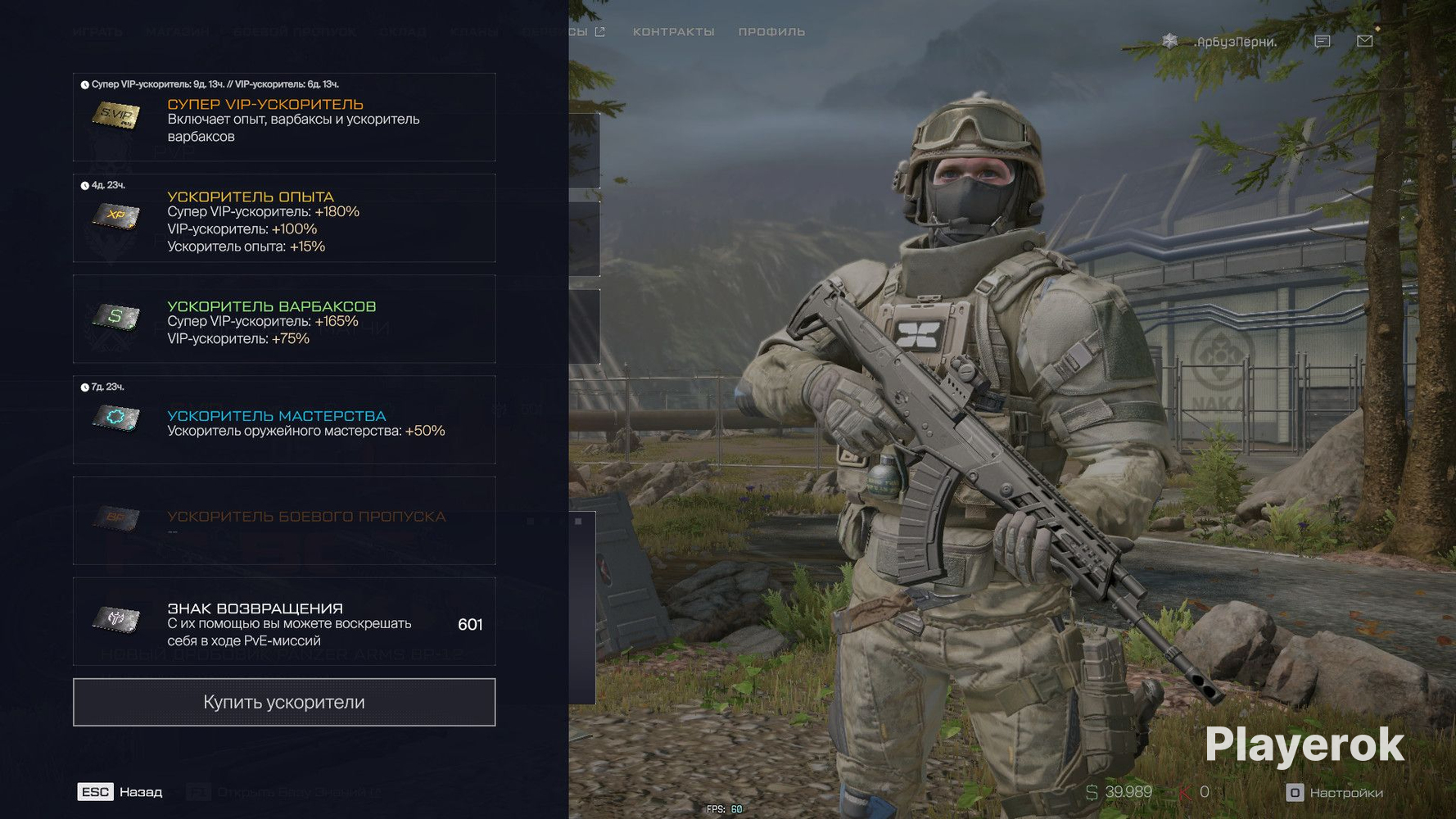
Task: Choose the Ускоритель варбаксов row
Action: point(284,319)
